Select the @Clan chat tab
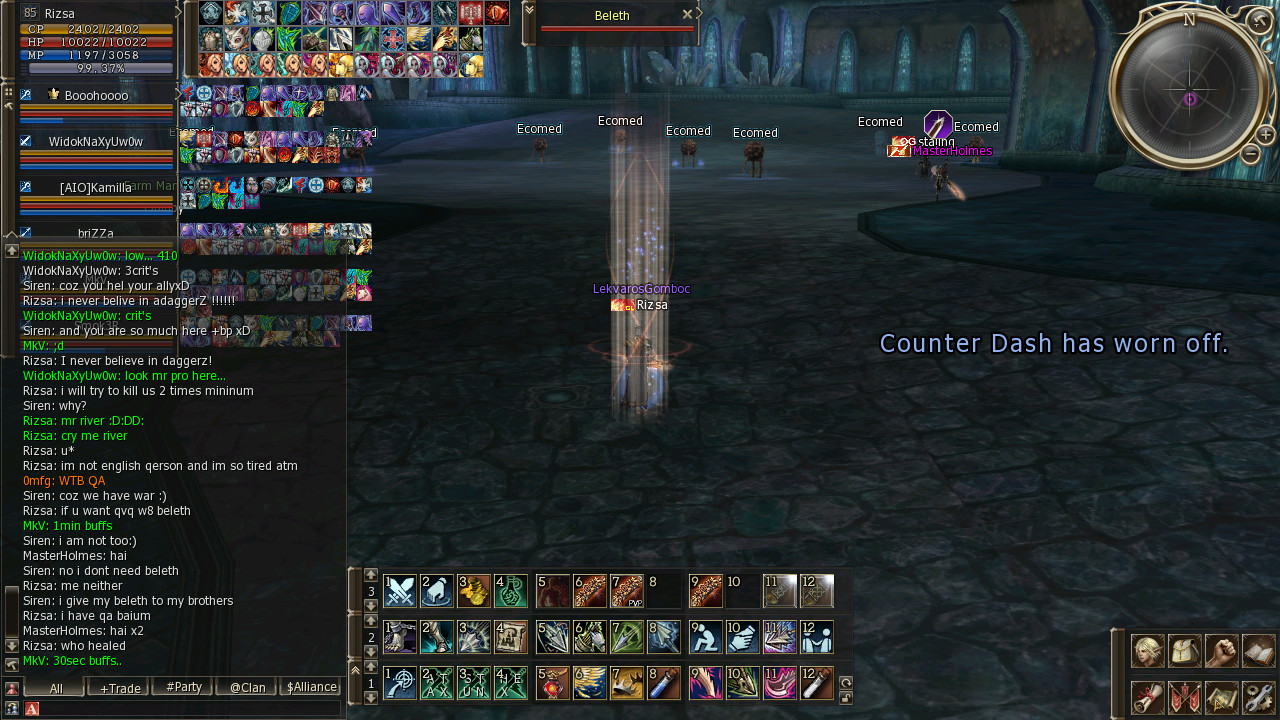 247,687
